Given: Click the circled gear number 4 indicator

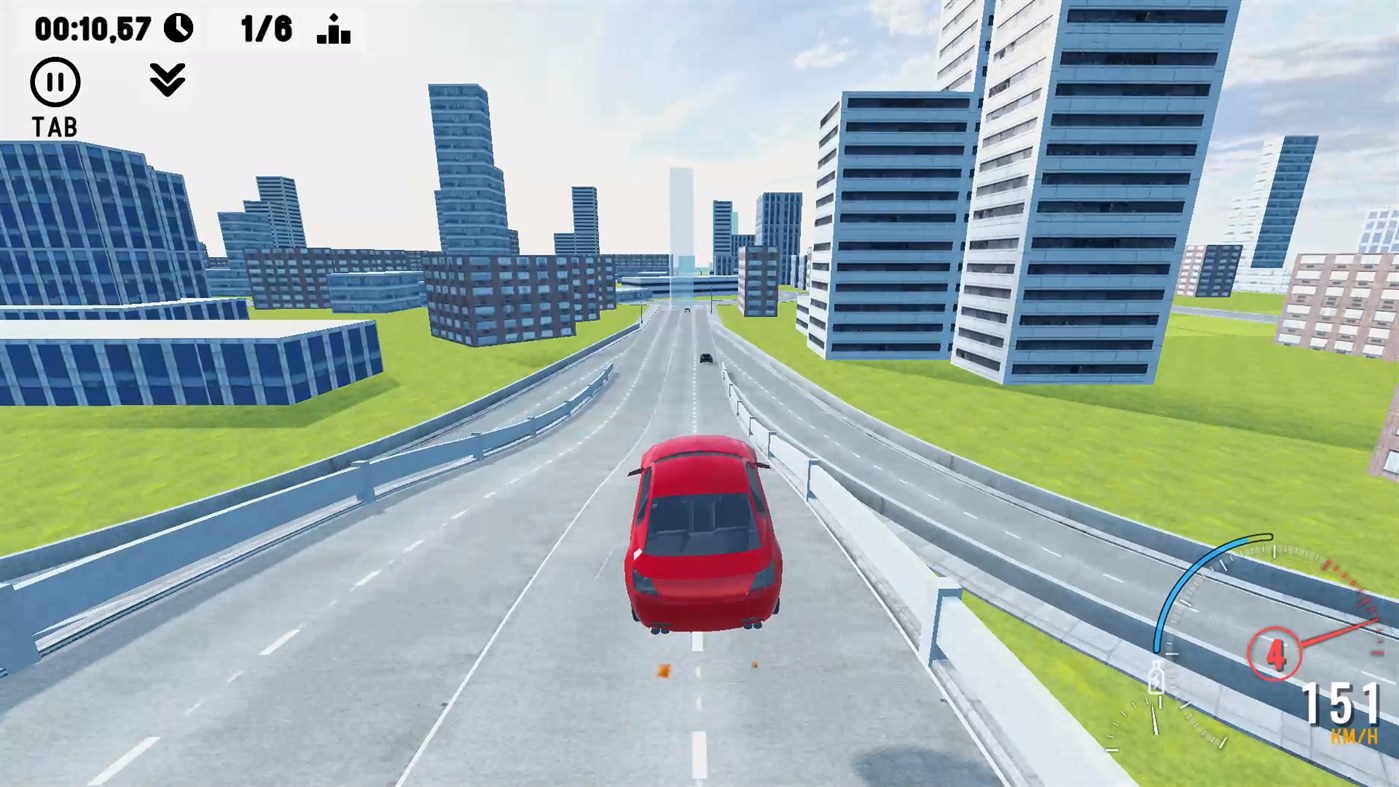Looking at the screenshot, I should click(1275, 652).
